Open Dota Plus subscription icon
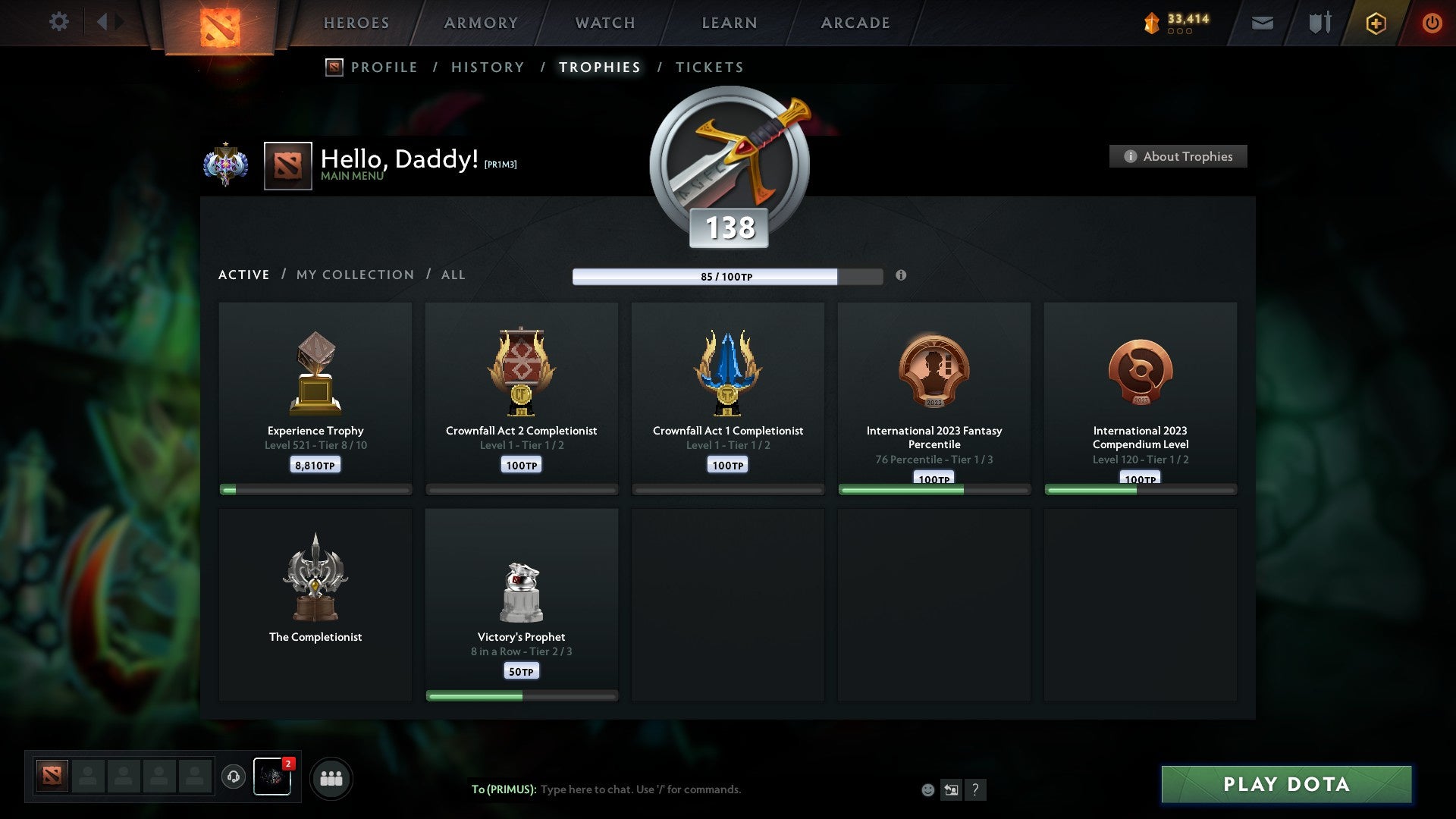Screen dimensions: 1456x819 [x=1375, y=23]
